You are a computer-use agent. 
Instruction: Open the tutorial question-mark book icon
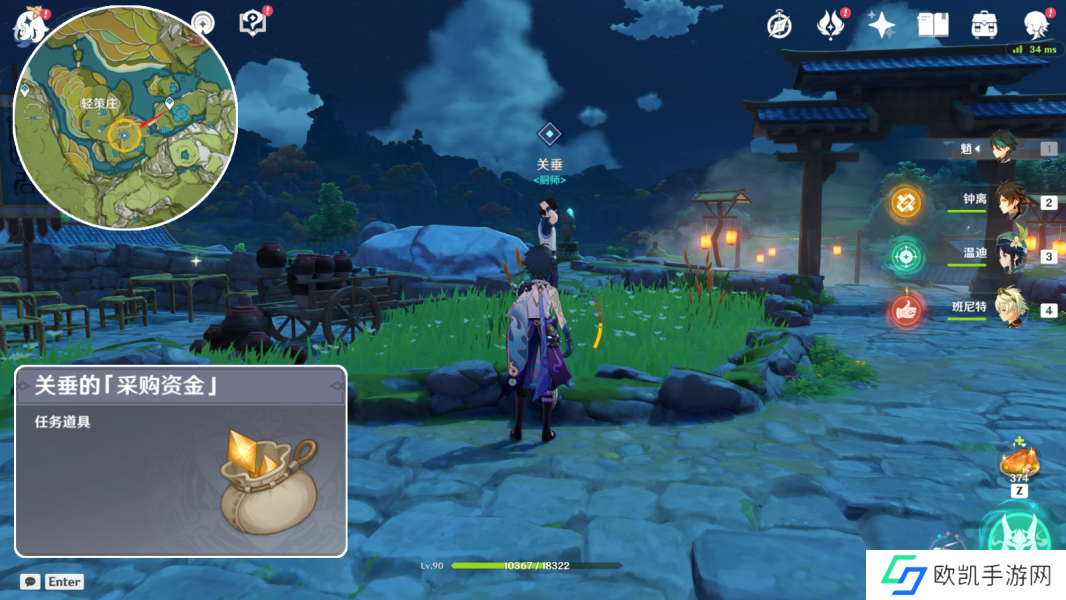click(x=253, y=23)
